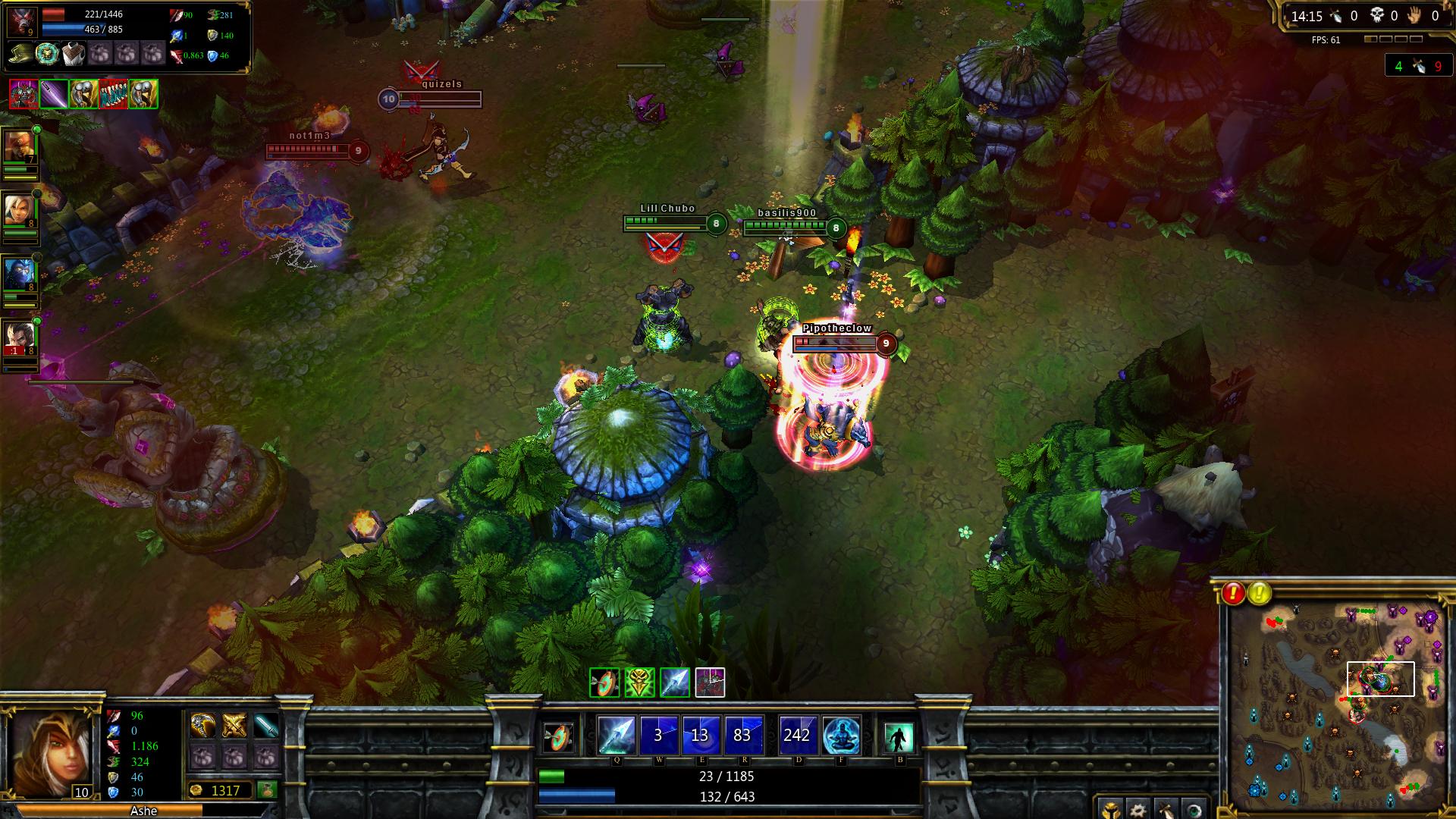The image size is (1456, 819).
Task: Click the target passive ability icon
Action: tap(560, 736)
